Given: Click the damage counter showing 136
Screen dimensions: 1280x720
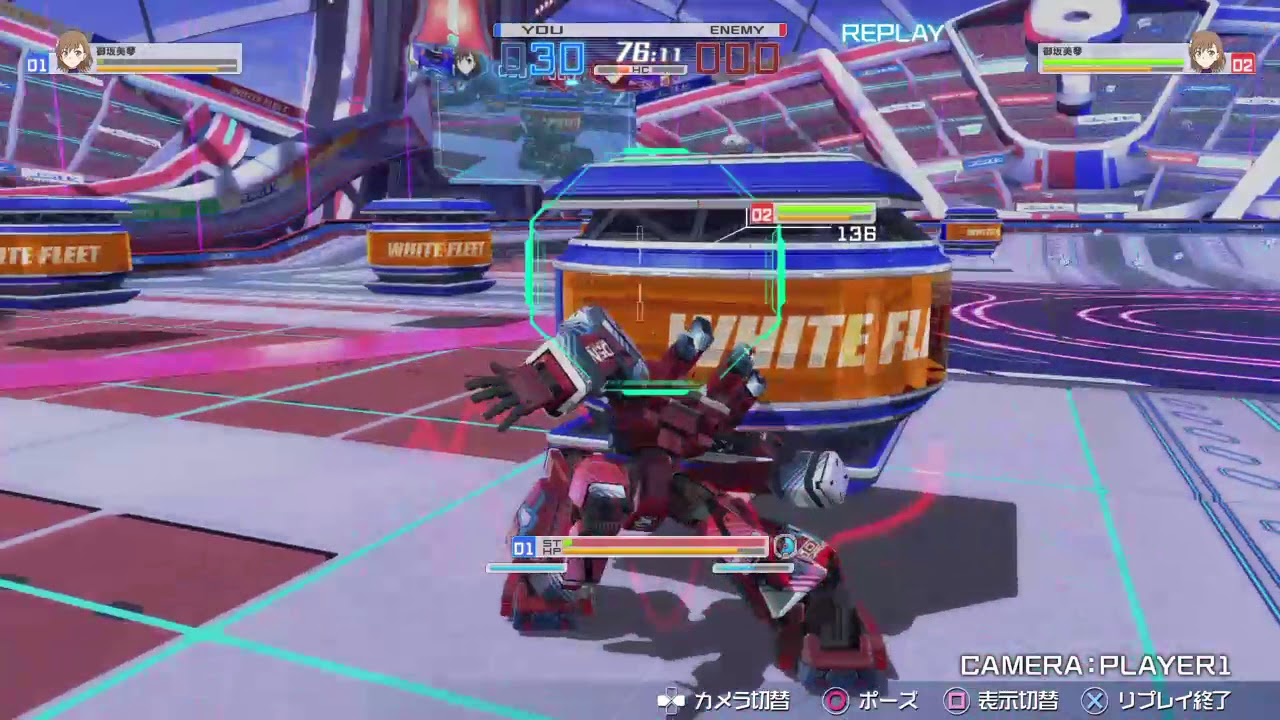Looking at the screenshot, I should tap(860, 233).
